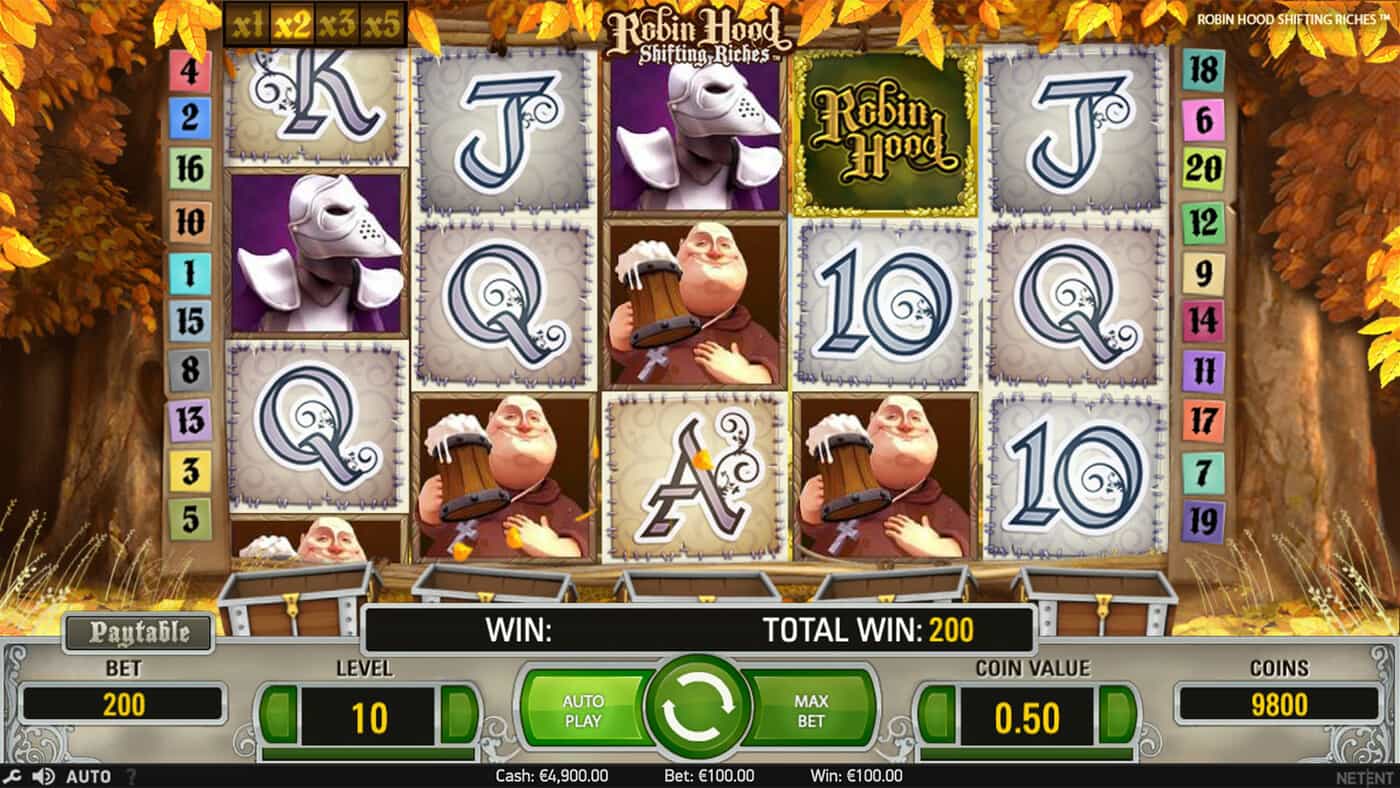This screenshot has width=1400, height=788.
Task: Toggle AUTO spin mode
Action: point(89,775)
